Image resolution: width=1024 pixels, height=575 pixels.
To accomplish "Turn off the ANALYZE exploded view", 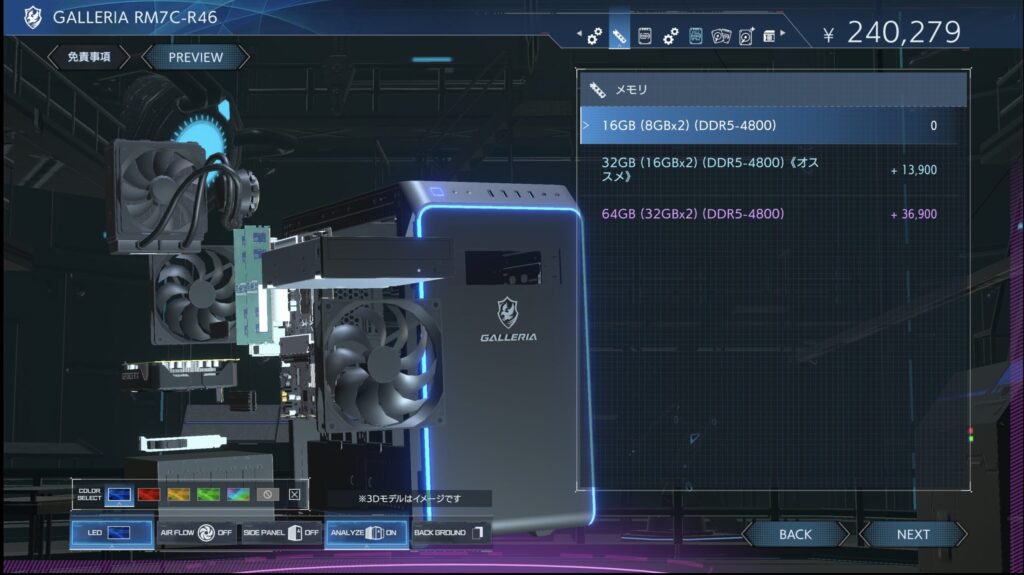I will coord(365,533).
